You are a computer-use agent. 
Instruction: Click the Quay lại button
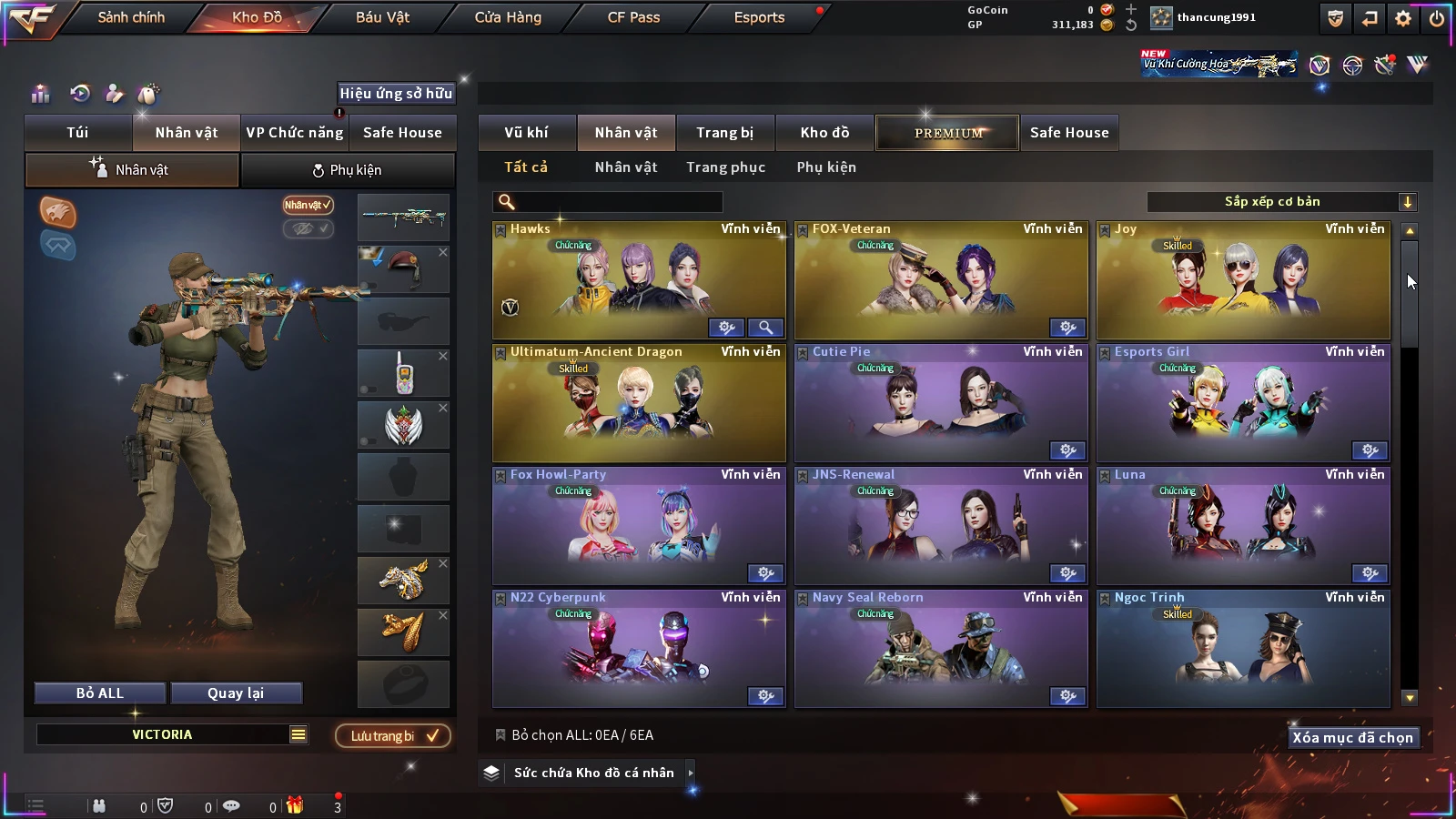coord(236,693)
